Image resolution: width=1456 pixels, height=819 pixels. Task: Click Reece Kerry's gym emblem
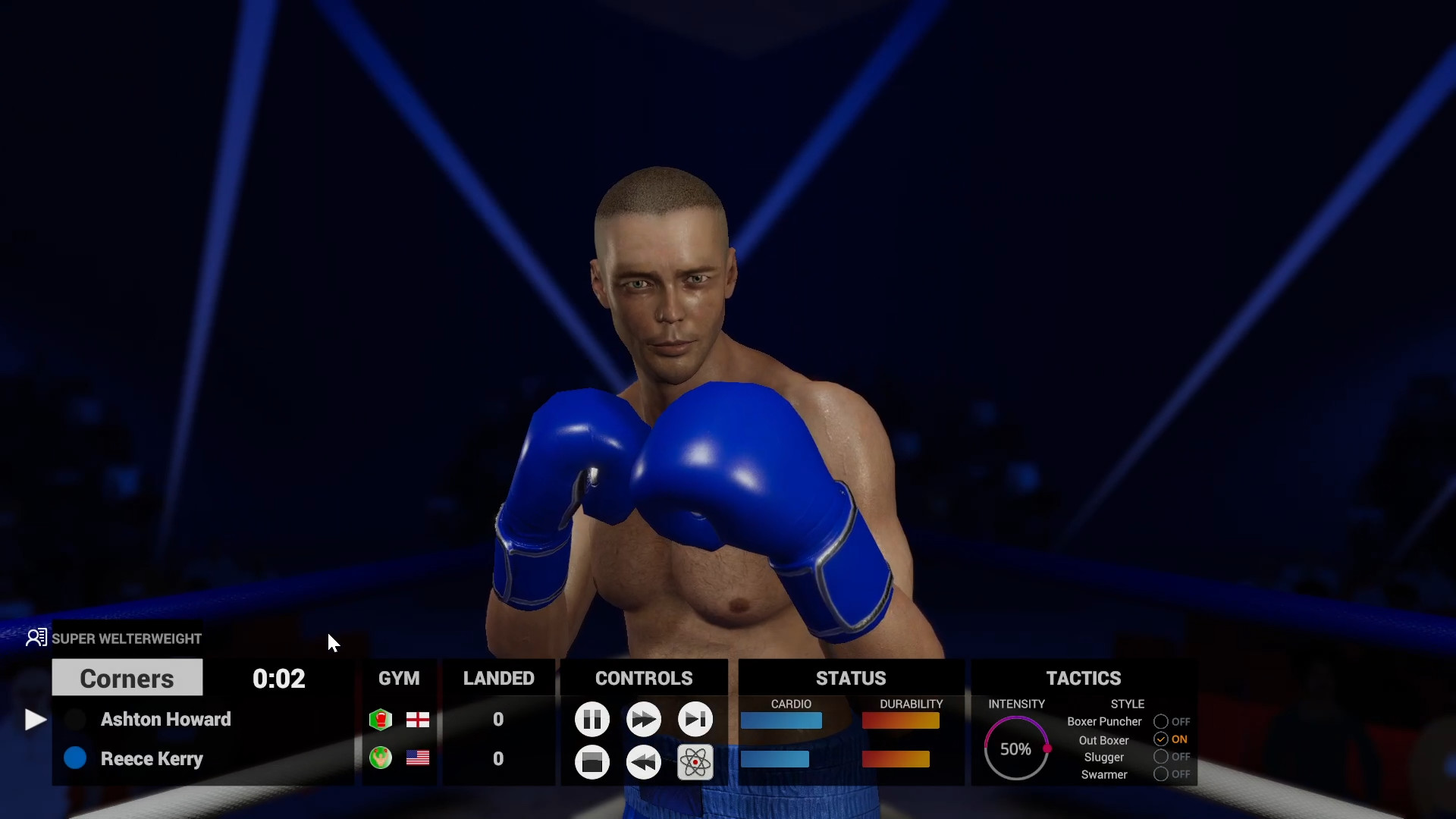380,758
